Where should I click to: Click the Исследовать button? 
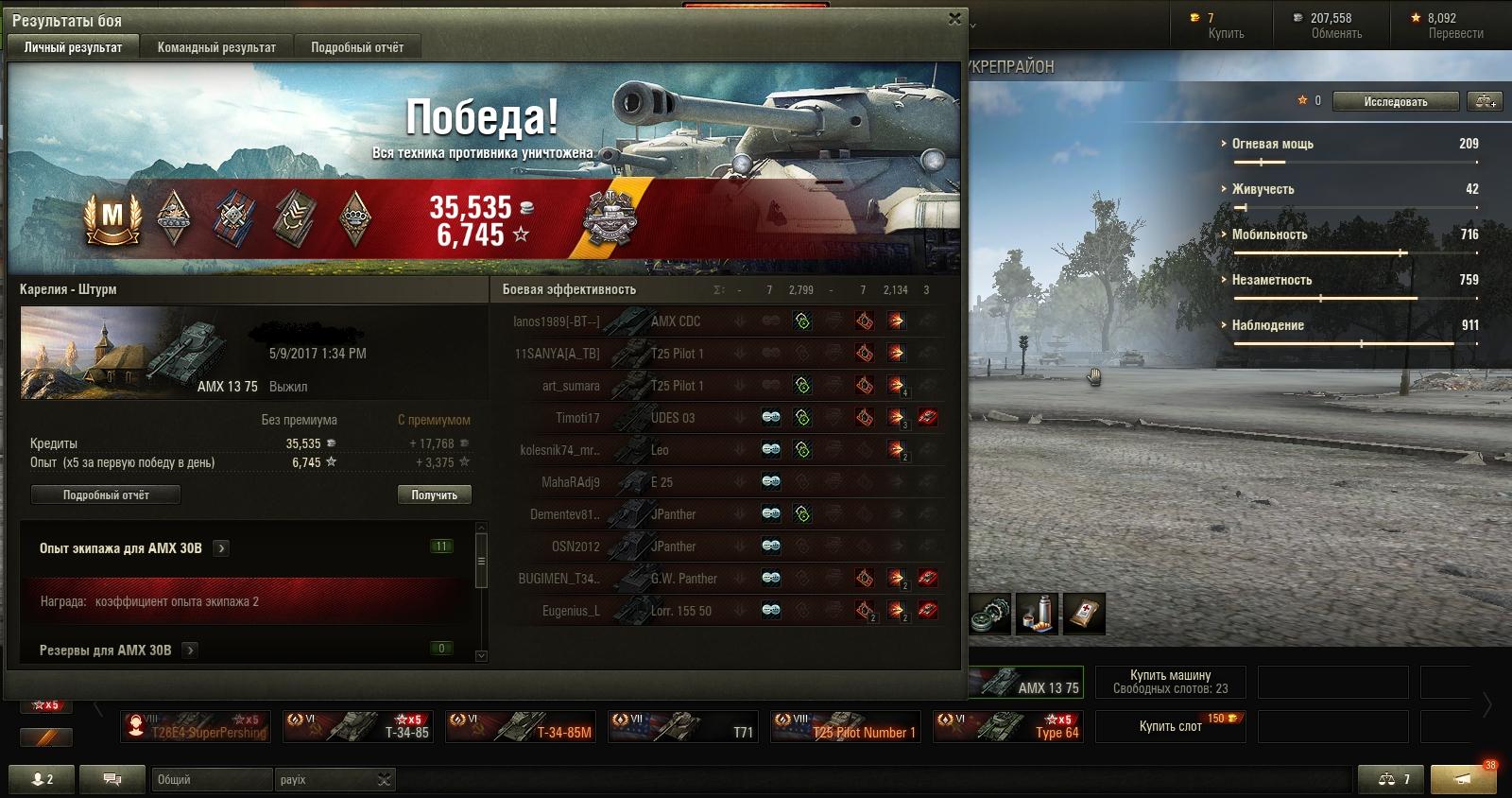point(1395,101)
